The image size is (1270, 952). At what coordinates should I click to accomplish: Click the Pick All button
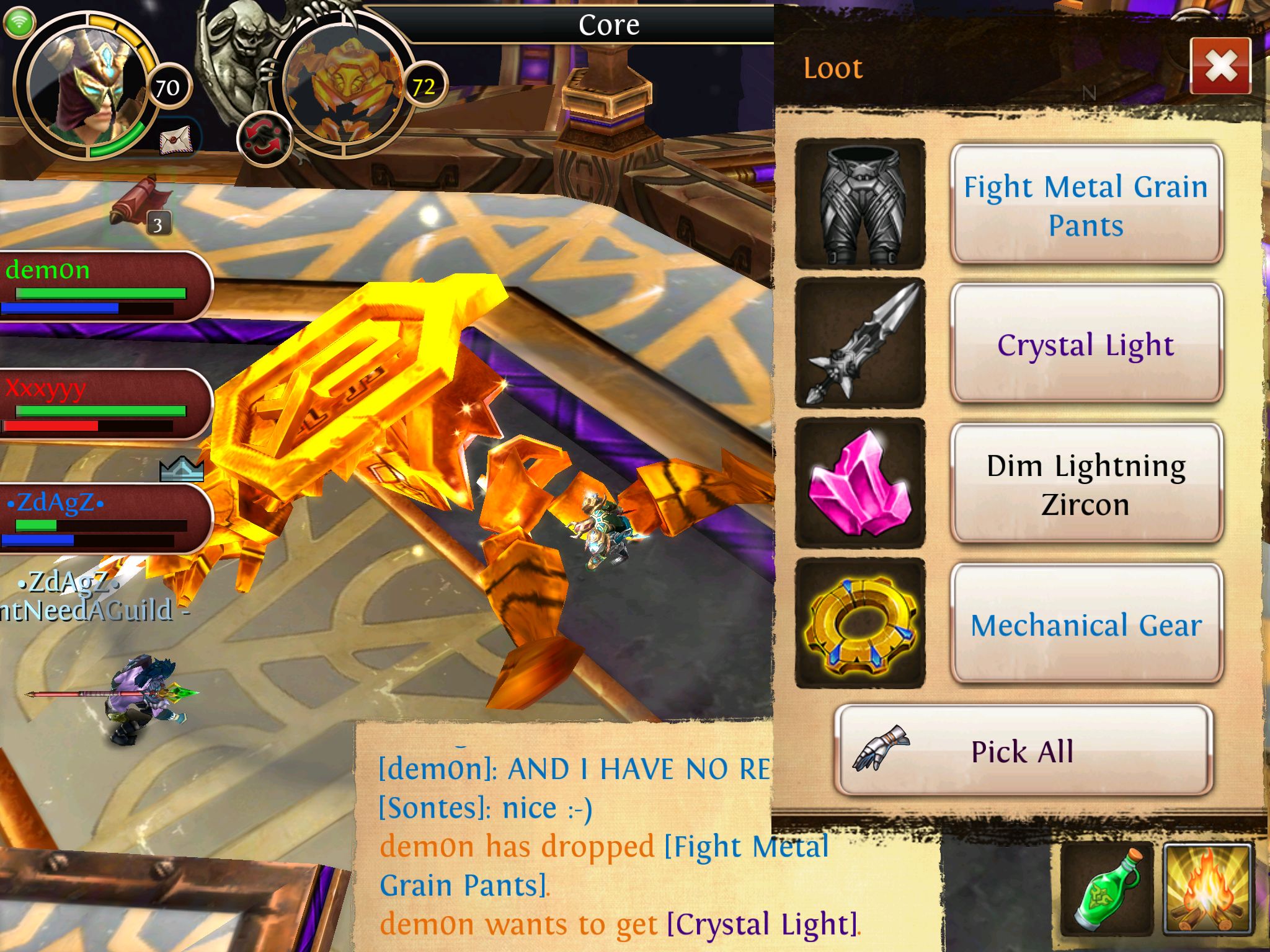1023,751
